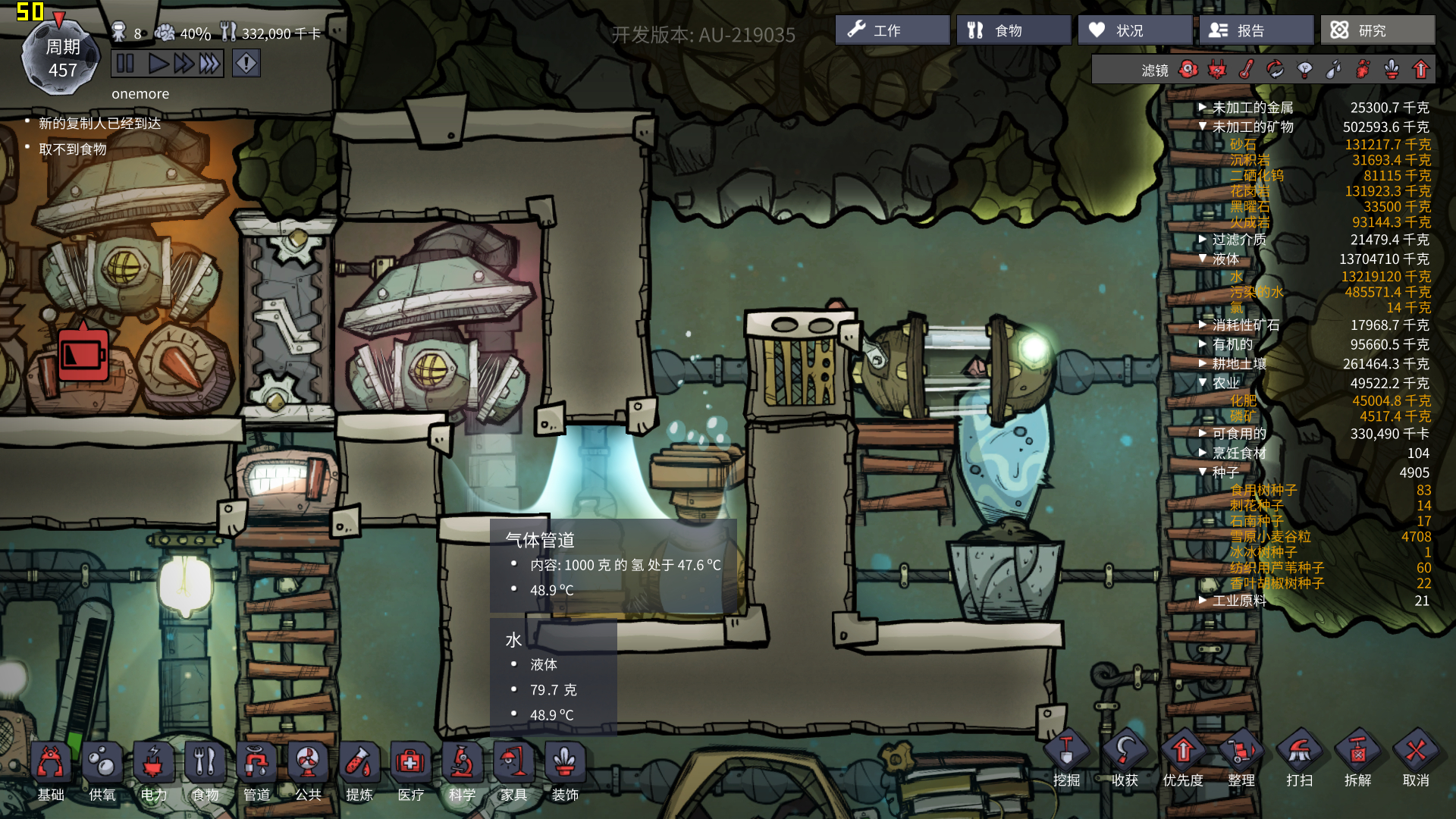Set game speed to normal play
Viewport: 1456px width, 819px height.
coord(158,64)
